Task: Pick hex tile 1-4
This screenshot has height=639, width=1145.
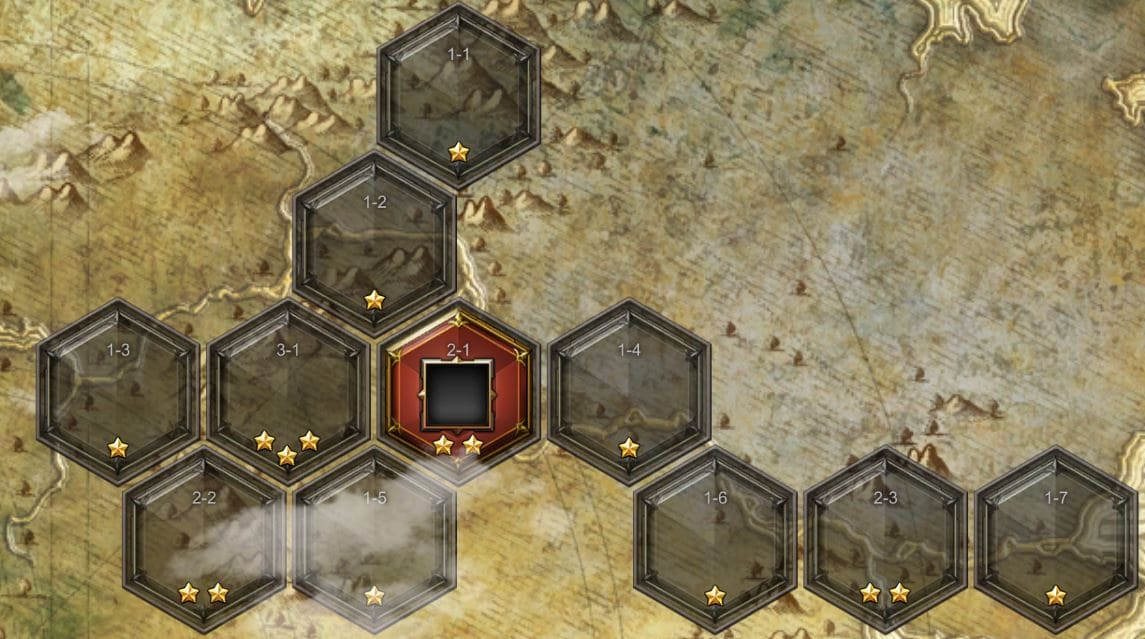Action: click(629, 391)
